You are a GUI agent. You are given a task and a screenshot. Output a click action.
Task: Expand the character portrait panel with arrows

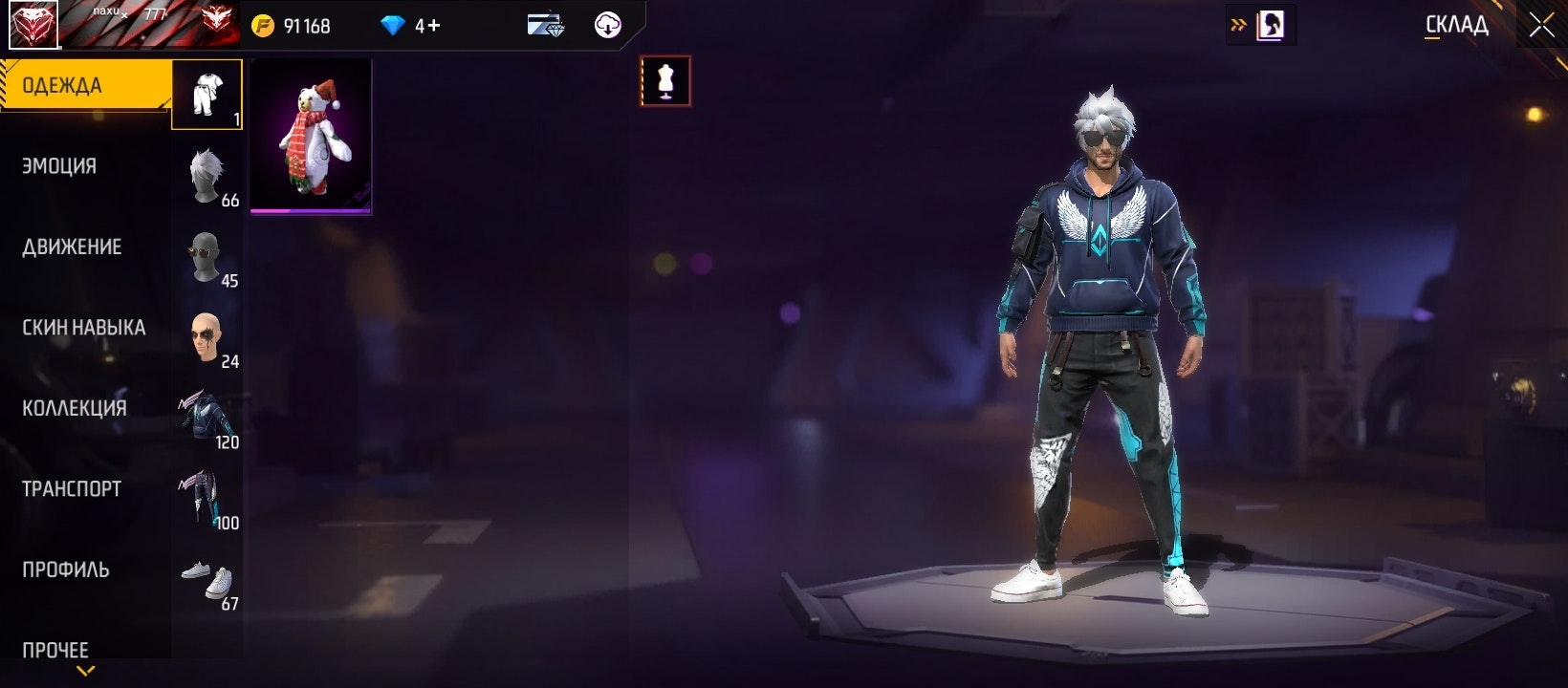[1239, 26]
